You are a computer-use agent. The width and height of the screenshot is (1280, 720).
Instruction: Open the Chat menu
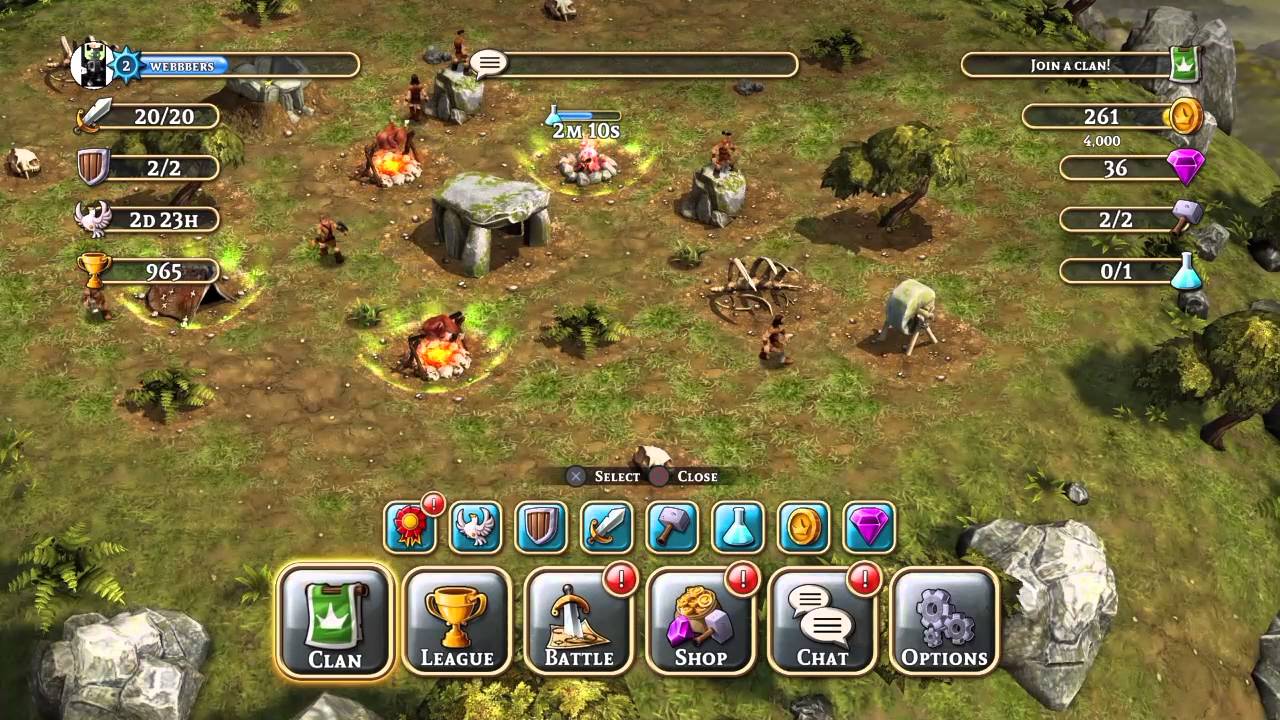(823, 621)
